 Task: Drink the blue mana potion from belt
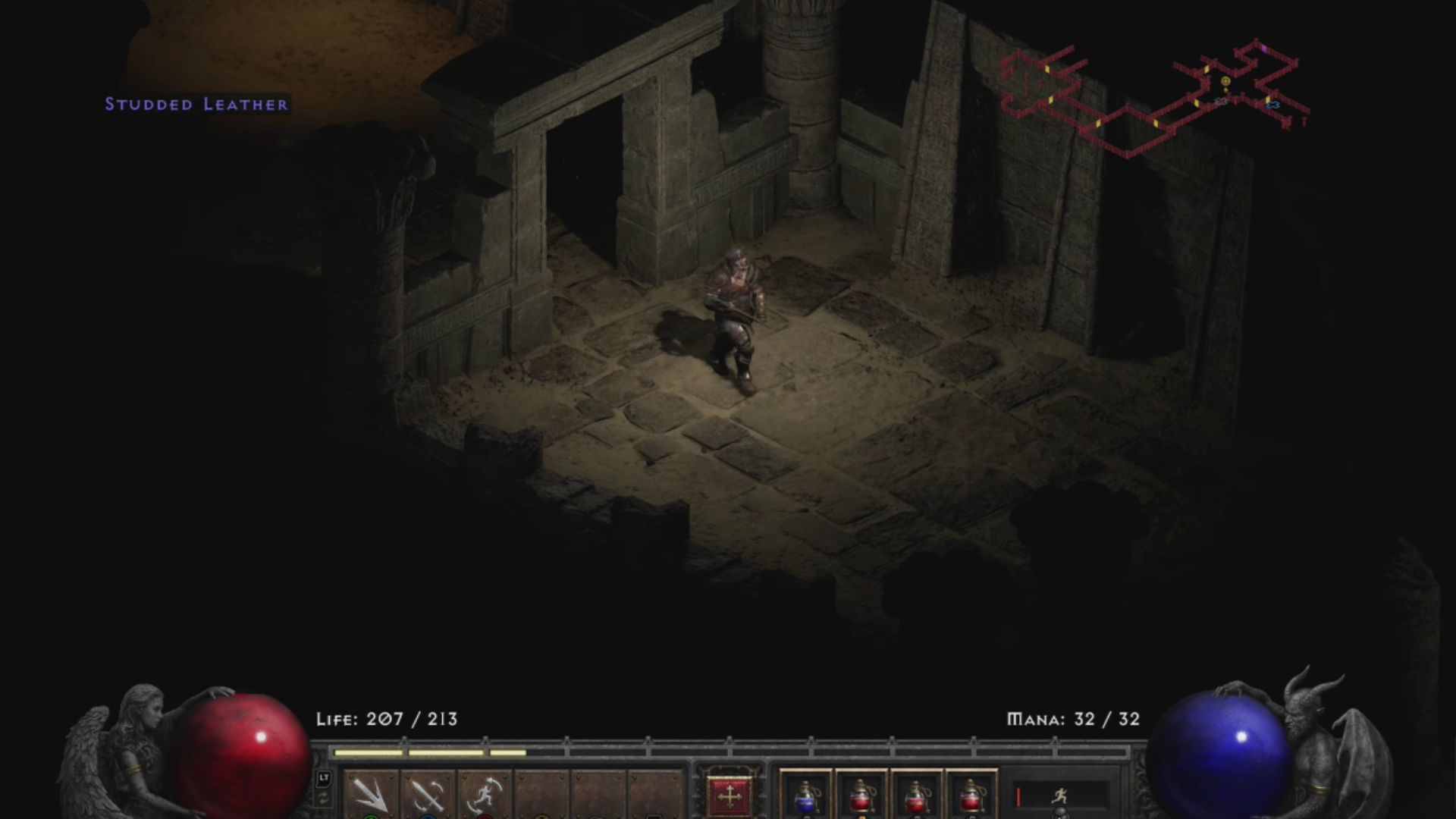click(x=805, y=796)
